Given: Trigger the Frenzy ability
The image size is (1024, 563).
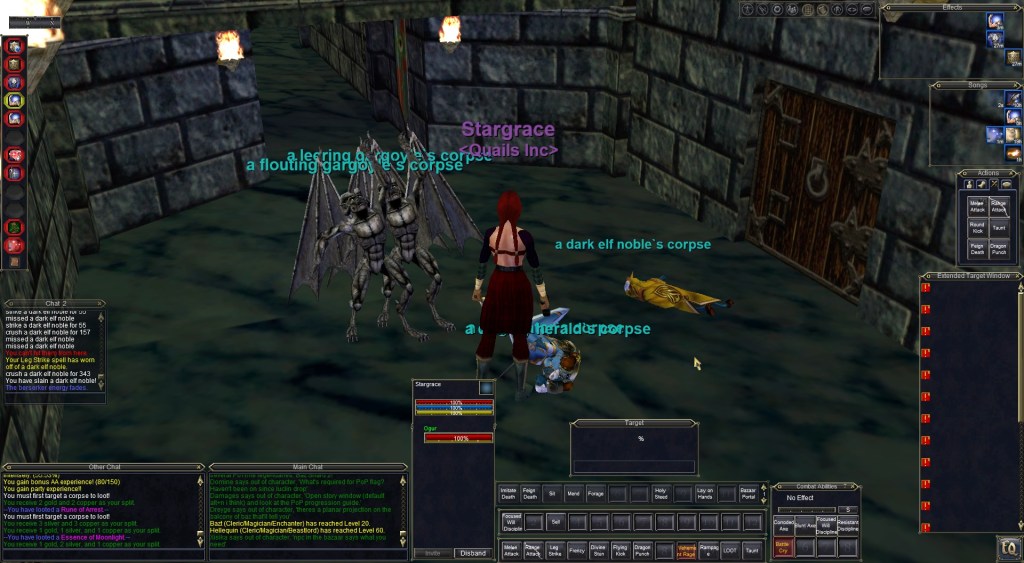Looking at the screenshot, I should (x=576, y=549).
